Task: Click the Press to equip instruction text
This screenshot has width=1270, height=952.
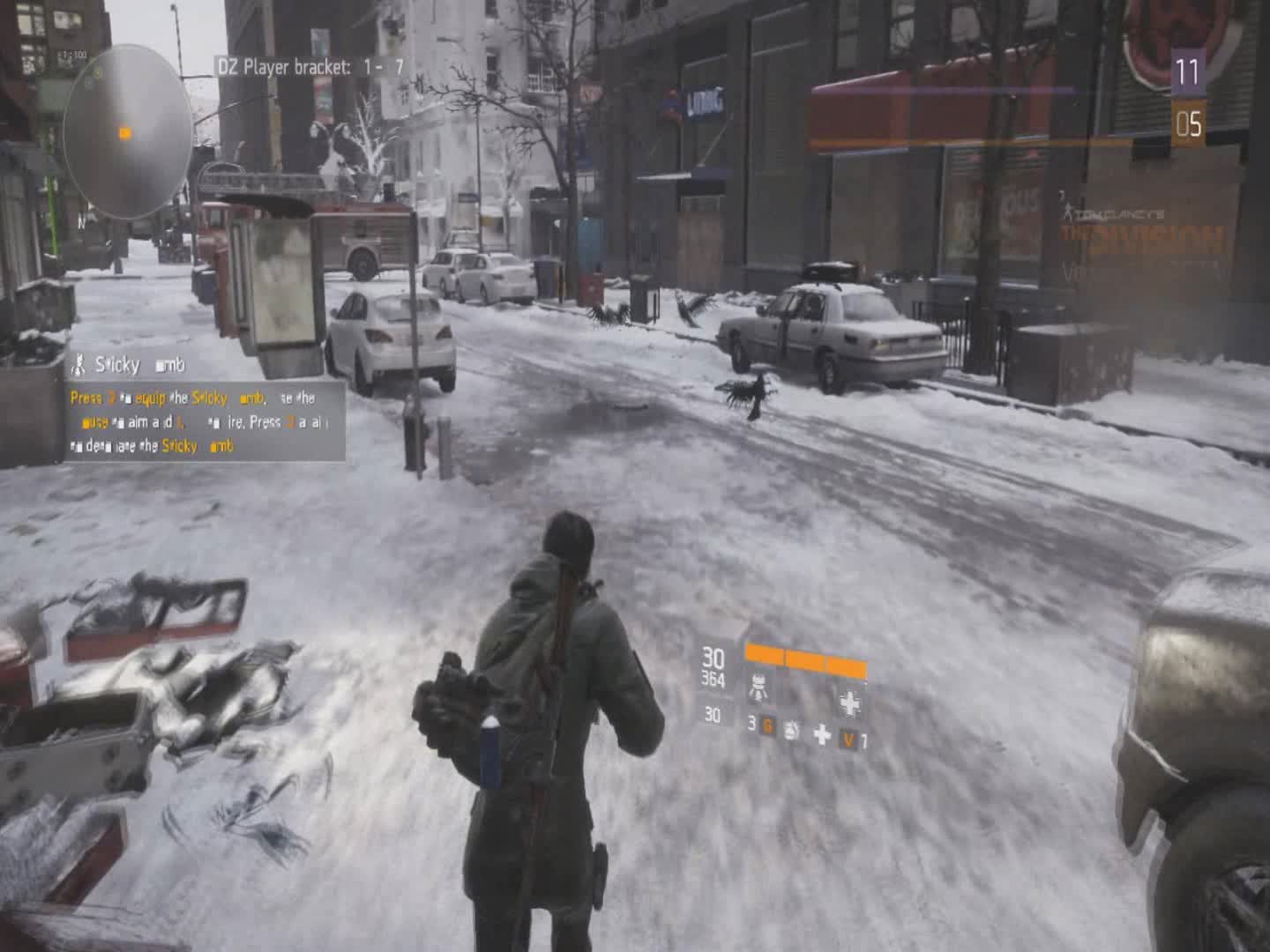Action: pyautogui.click(x=115, y=398)
